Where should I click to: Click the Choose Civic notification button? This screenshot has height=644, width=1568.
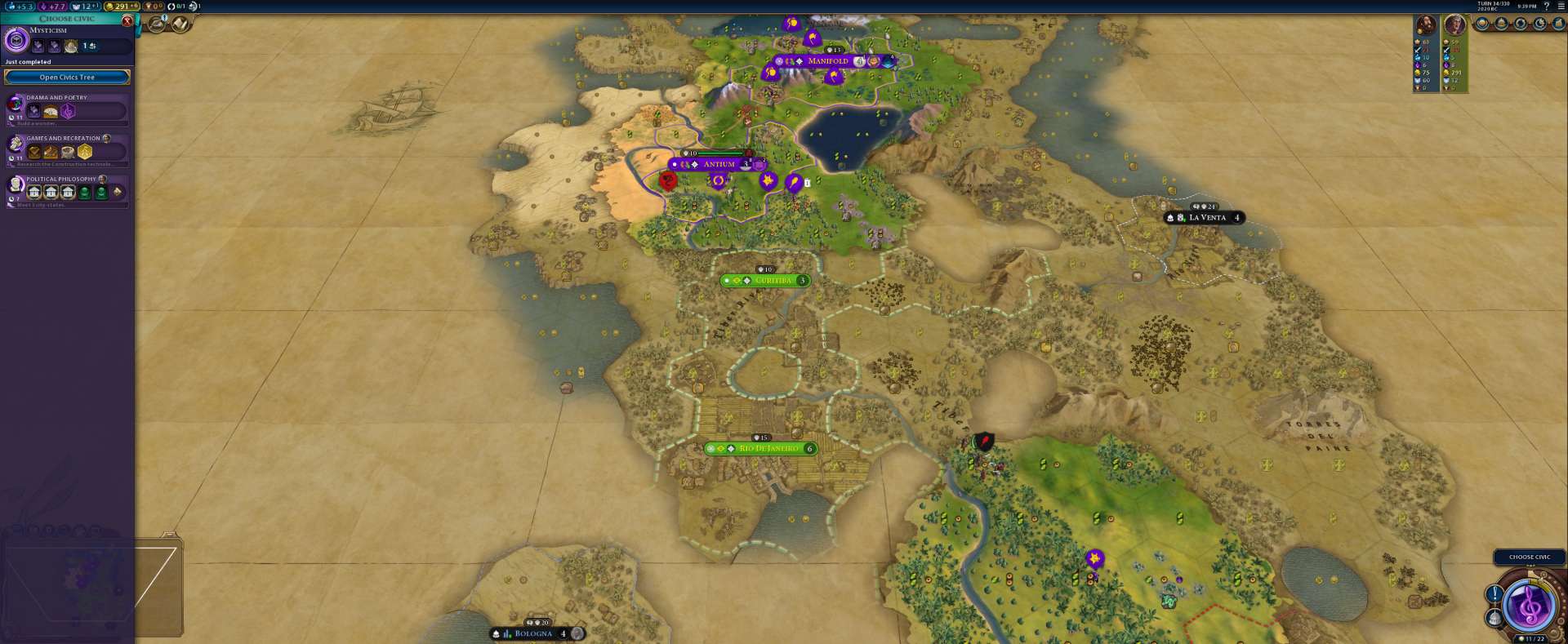[1529, 557]
